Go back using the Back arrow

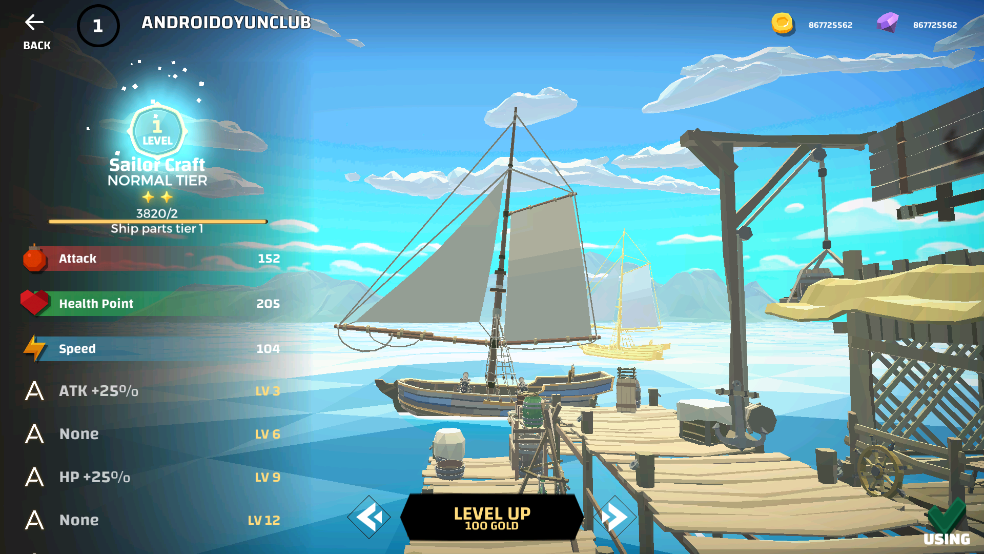coord(36,30)
